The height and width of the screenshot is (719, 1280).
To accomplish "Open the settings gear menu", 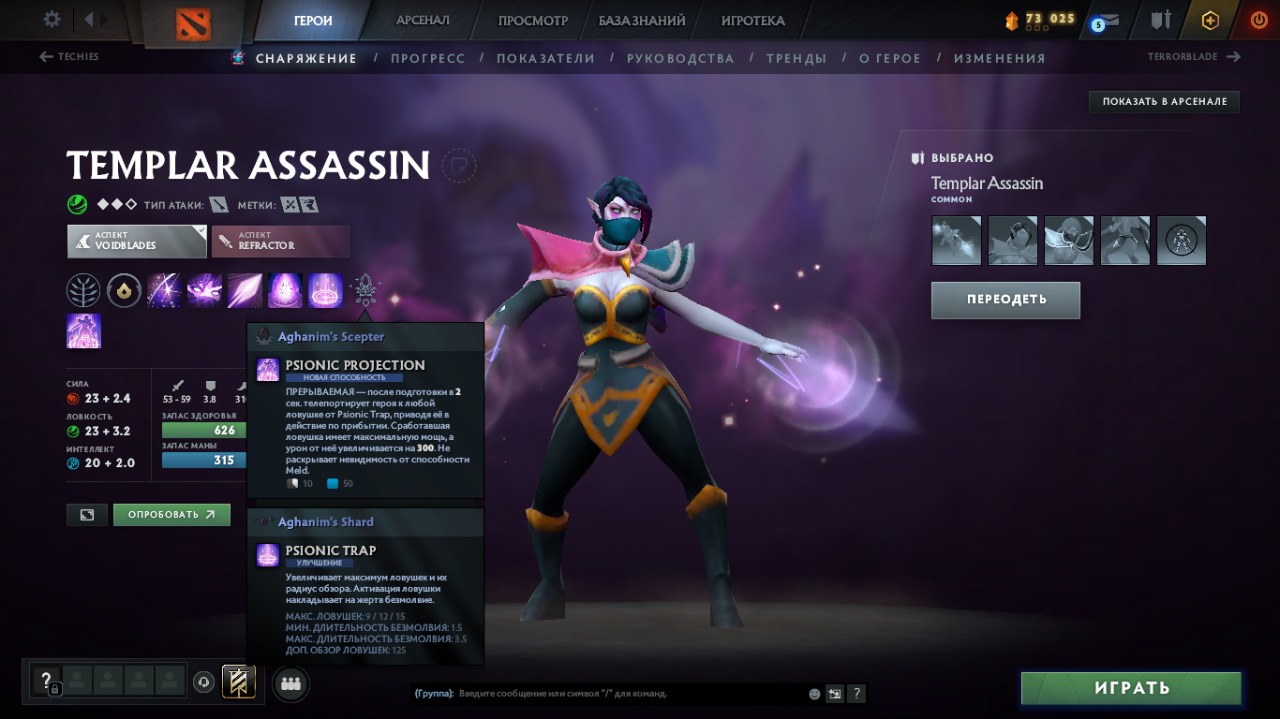I will pyautogui.click(x=52, y=19).
